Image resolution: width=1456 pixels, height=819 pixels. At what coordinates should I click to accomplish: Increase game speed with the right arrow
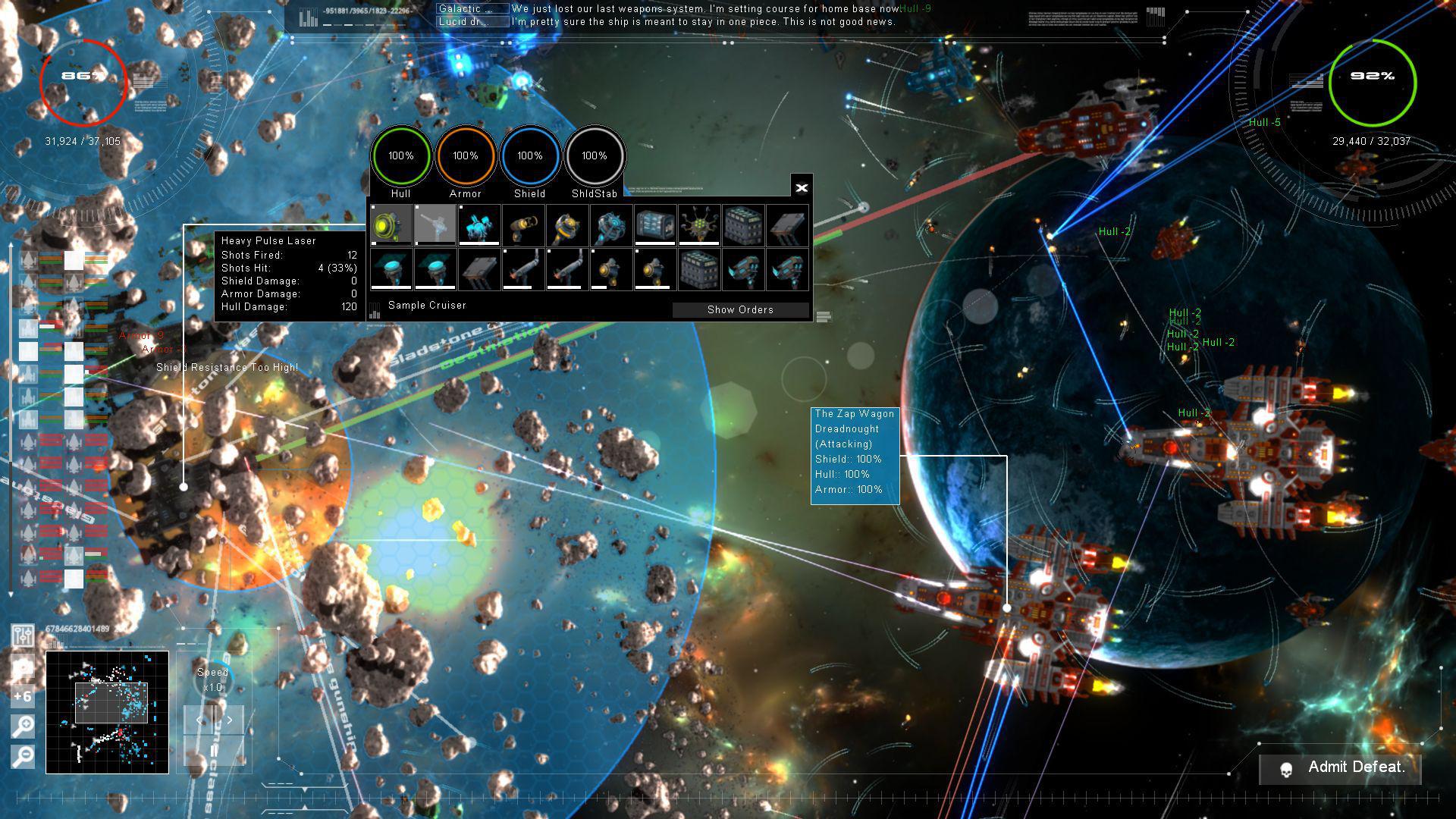tap(229, 719)
